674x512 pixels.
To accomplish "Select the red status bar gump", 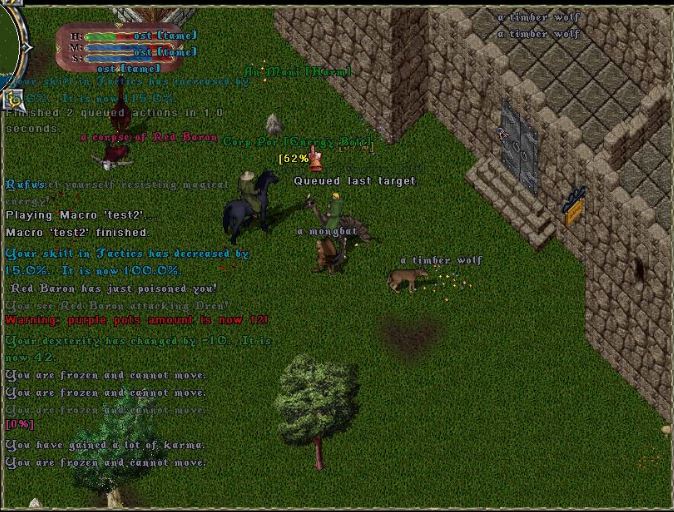I will click(x=118, y=46).
